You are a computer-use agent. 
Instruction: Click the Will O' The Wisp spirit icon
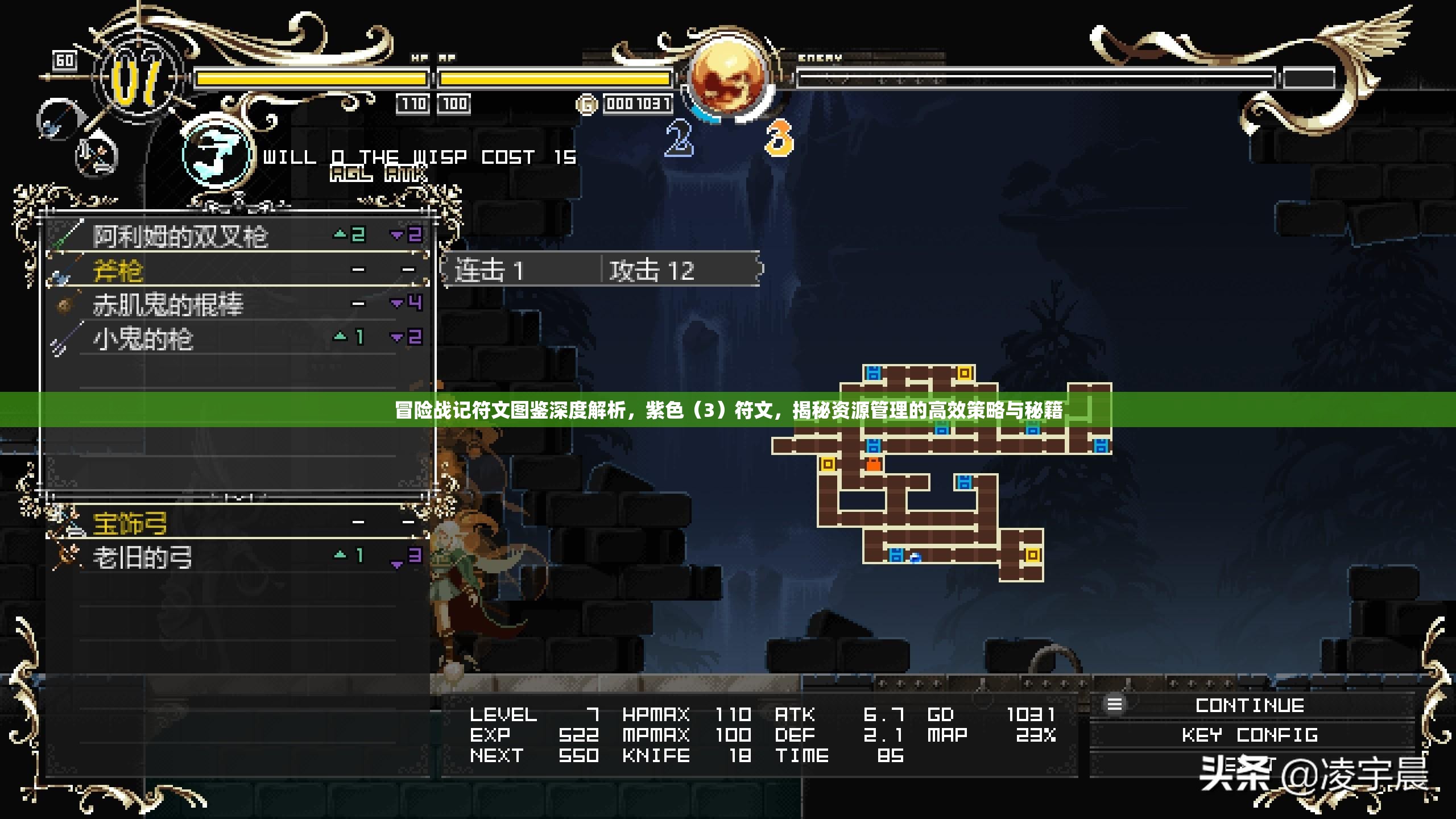pyautogui.click(x=216, y=154)
